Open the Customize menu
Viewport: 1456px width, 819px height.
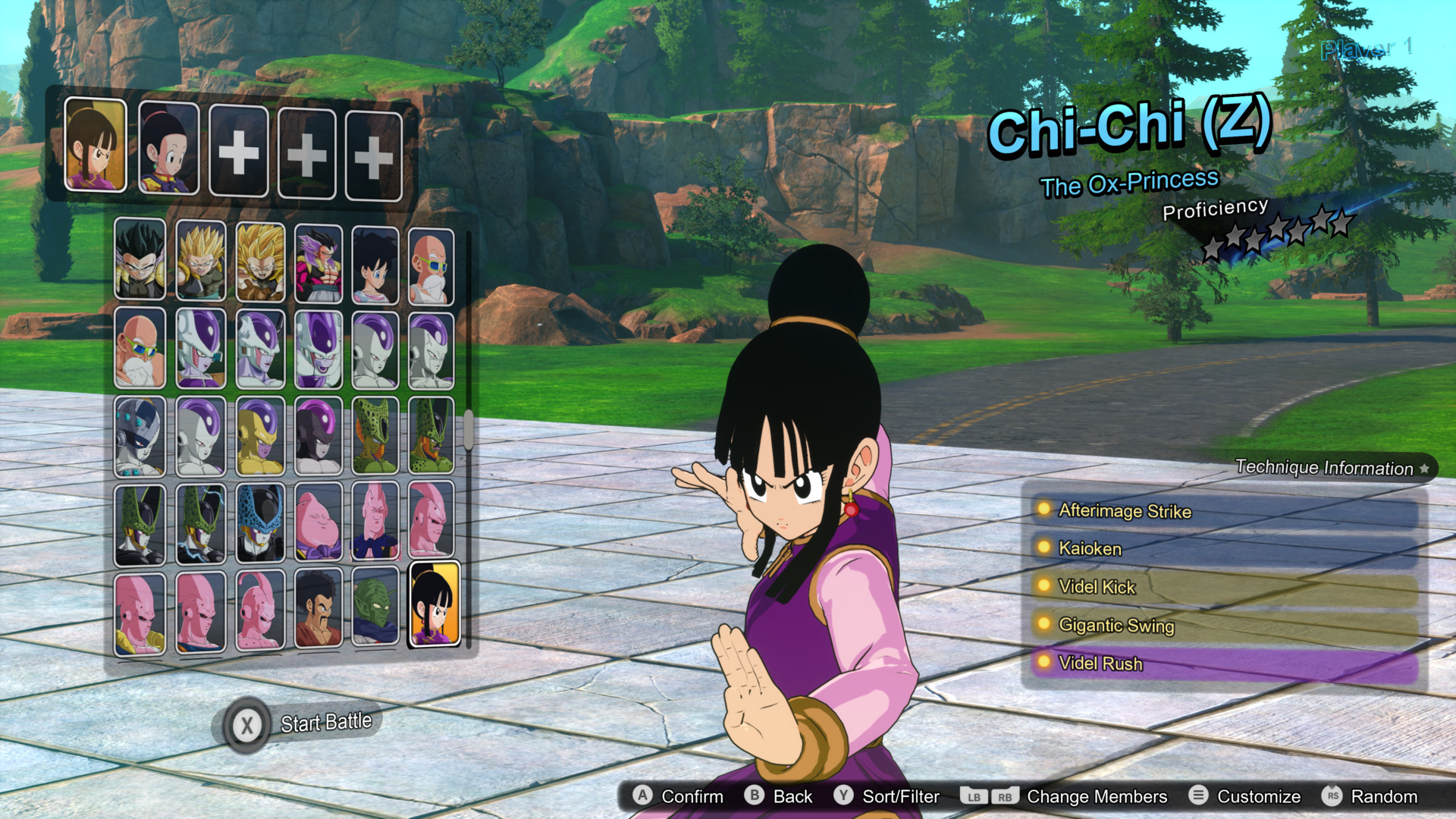click(x=1258, y=796)
